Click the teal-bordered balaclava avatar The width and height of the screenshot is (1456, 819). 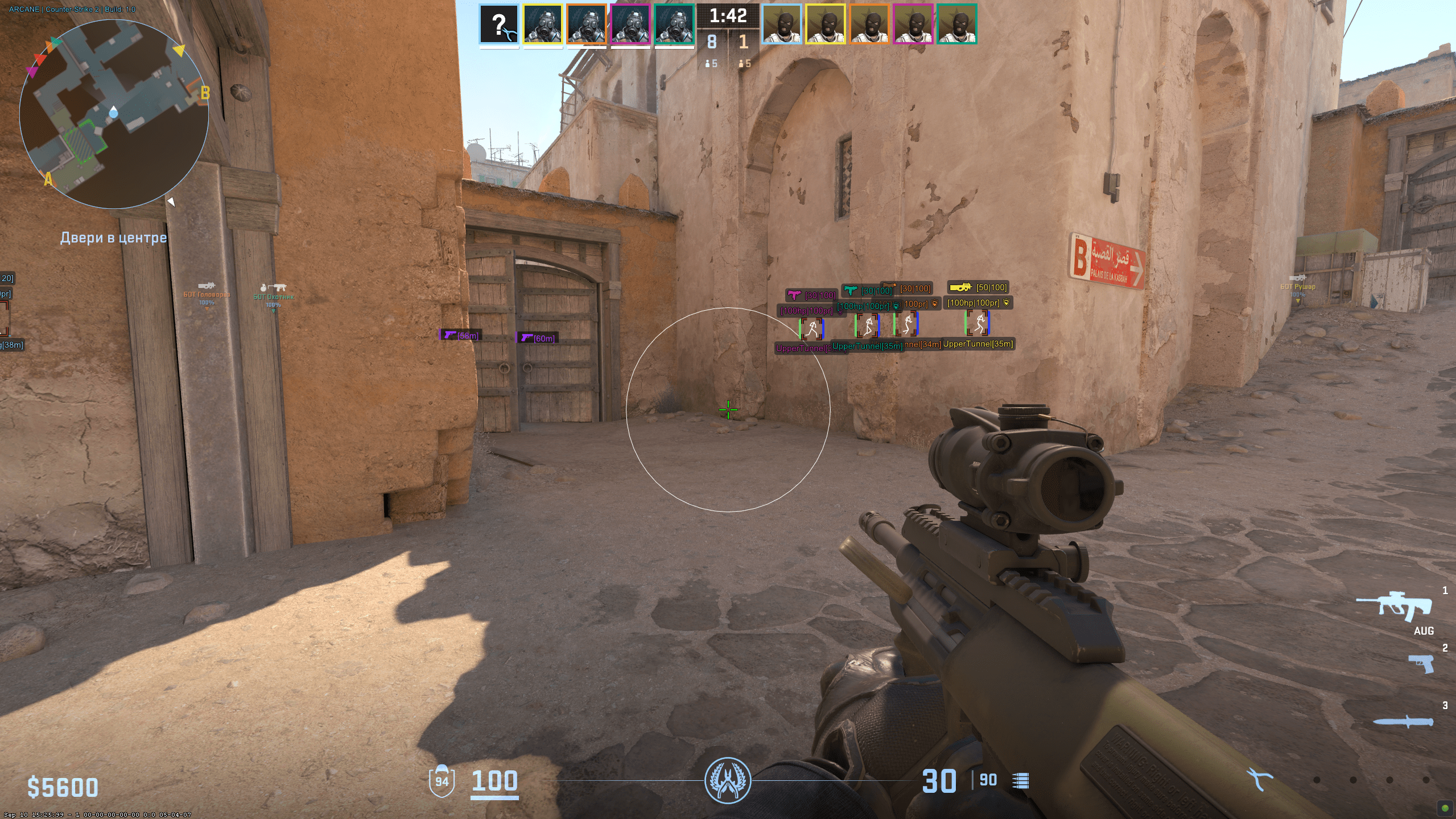(x=956, y=24)
